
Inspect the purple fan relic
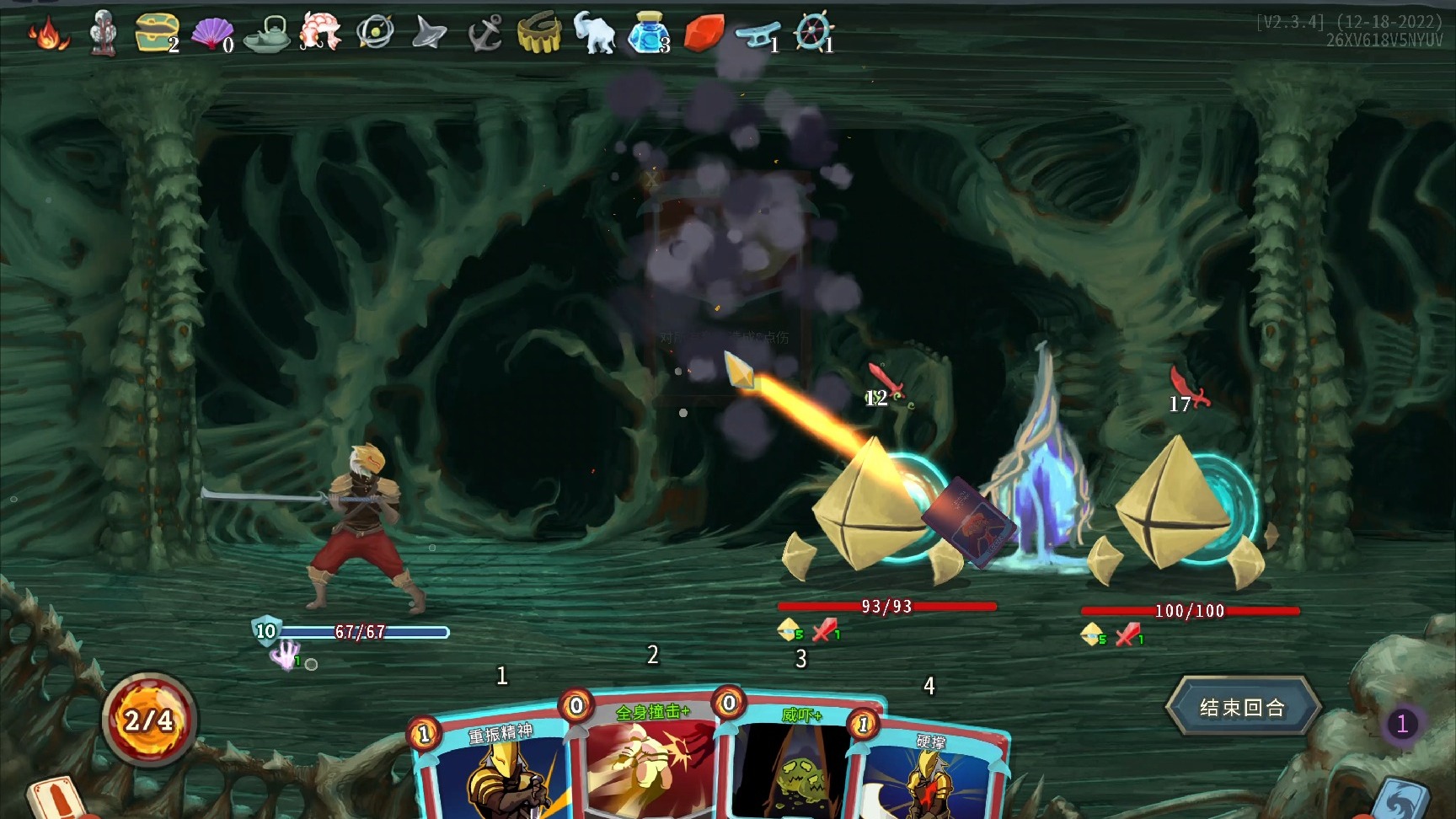coord(211,34)
